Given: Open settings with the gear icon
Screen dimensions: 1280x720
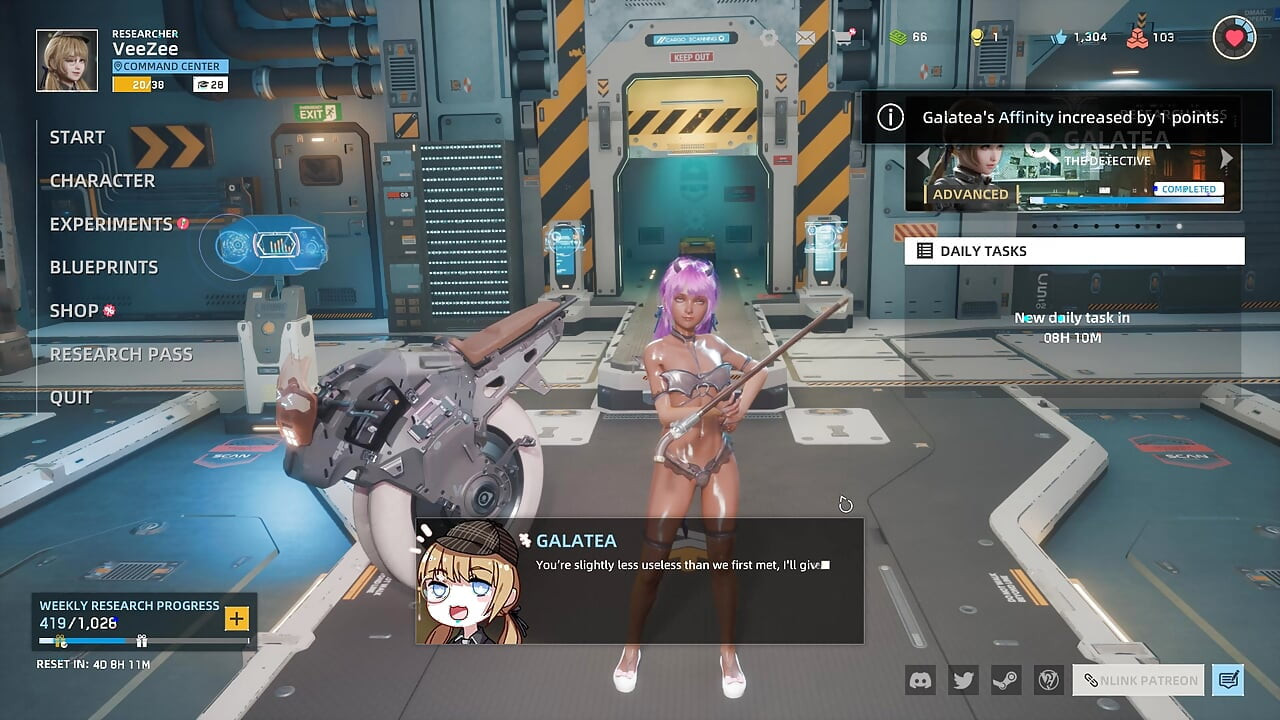Looking at the screenshot, I should [768, 38].
